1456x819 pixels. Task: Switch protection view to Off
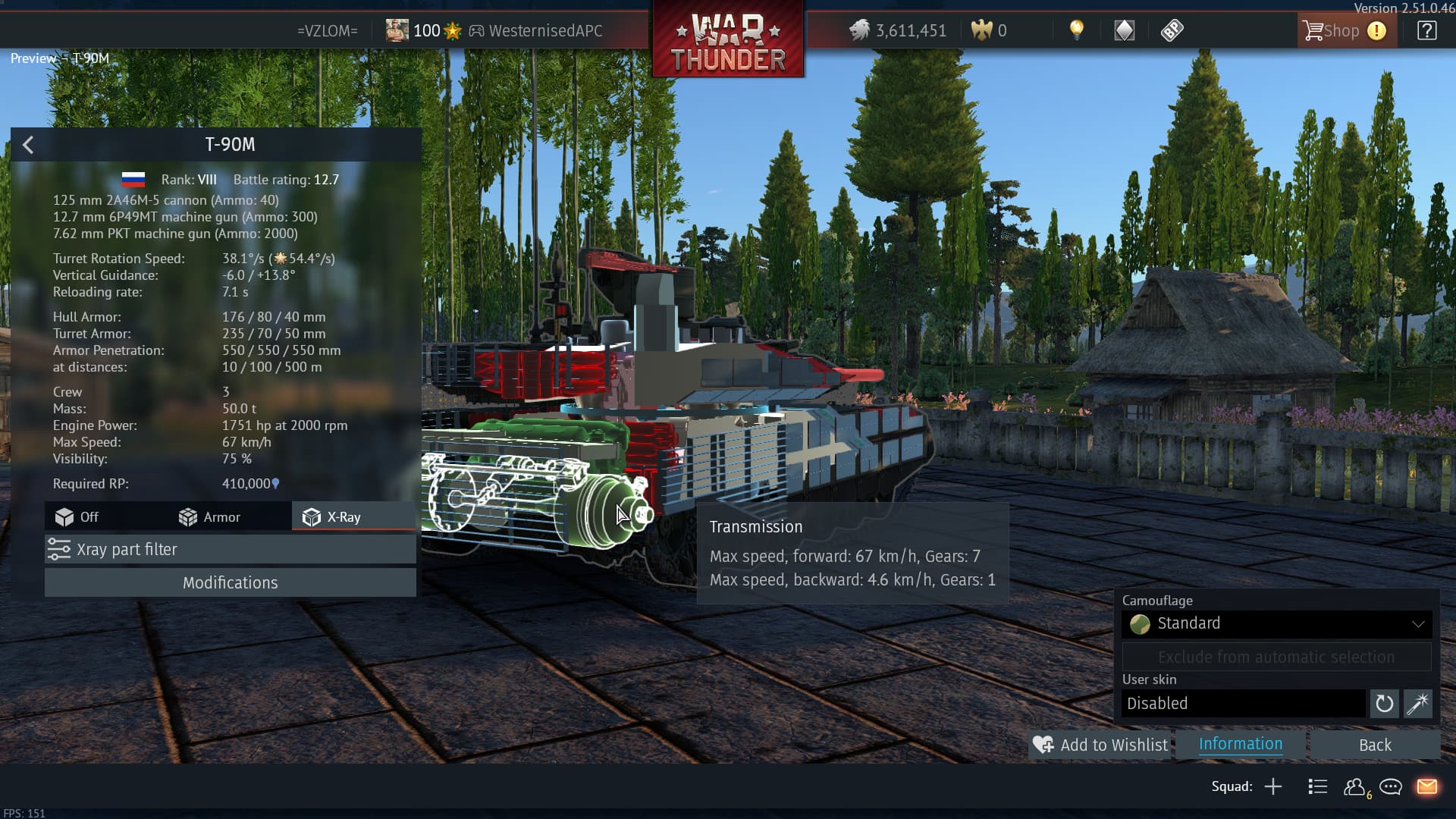(77, 517)
